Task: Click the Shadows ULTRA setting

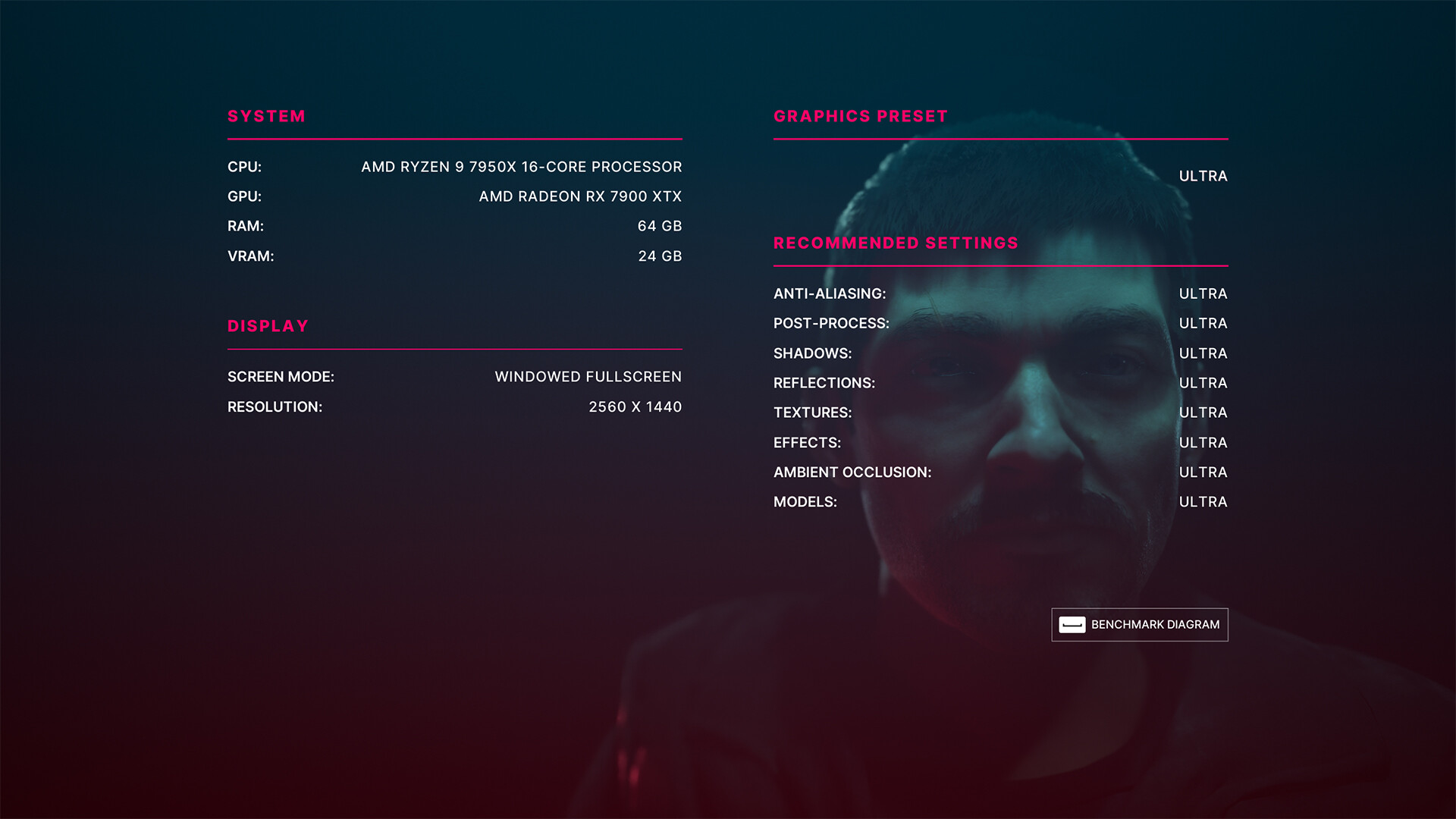Action: 1203,353
